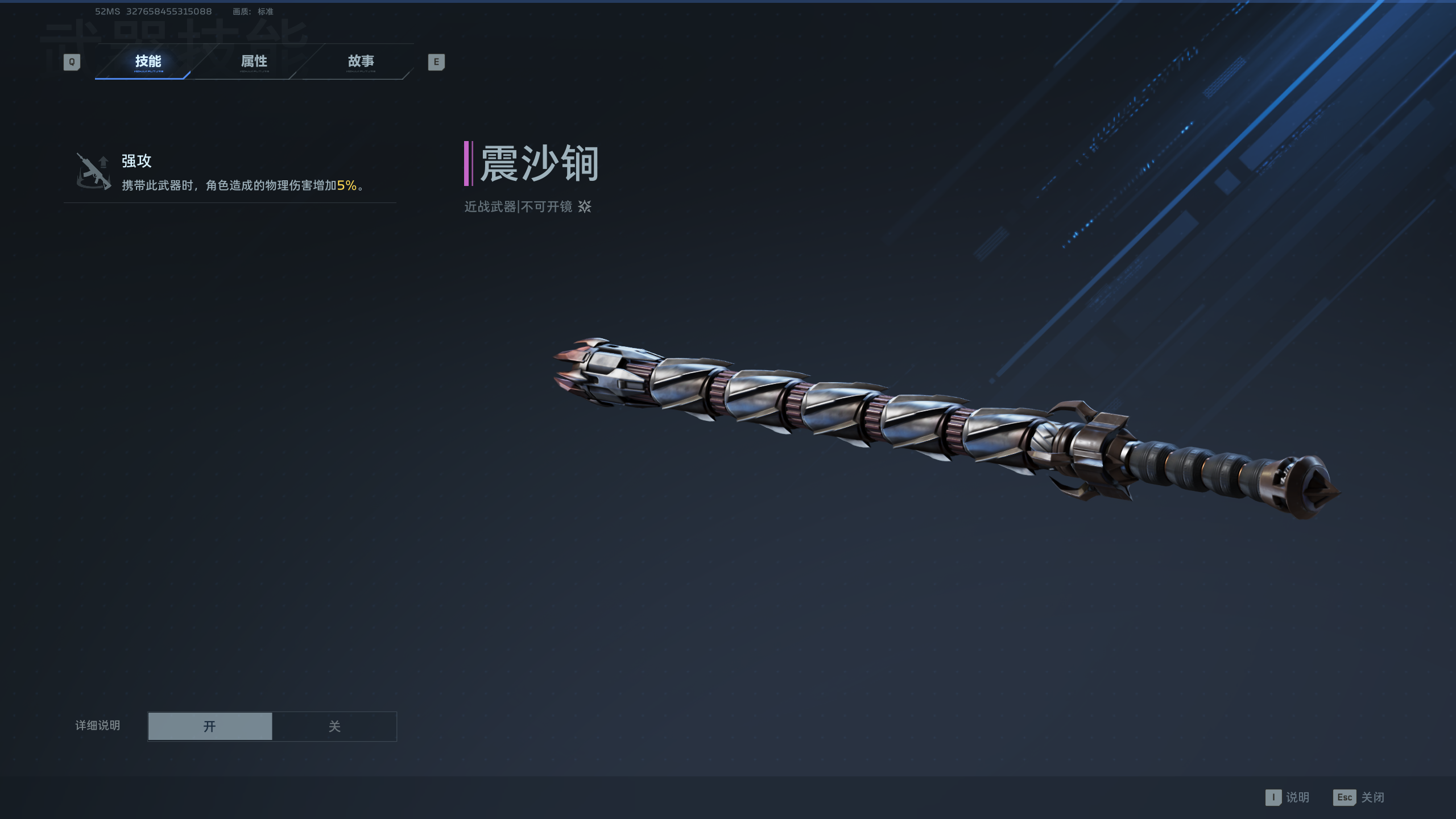This screenshot has height=819, width=1456.
Task: Select the 强攻 skill entry
Action: [230, 172]
